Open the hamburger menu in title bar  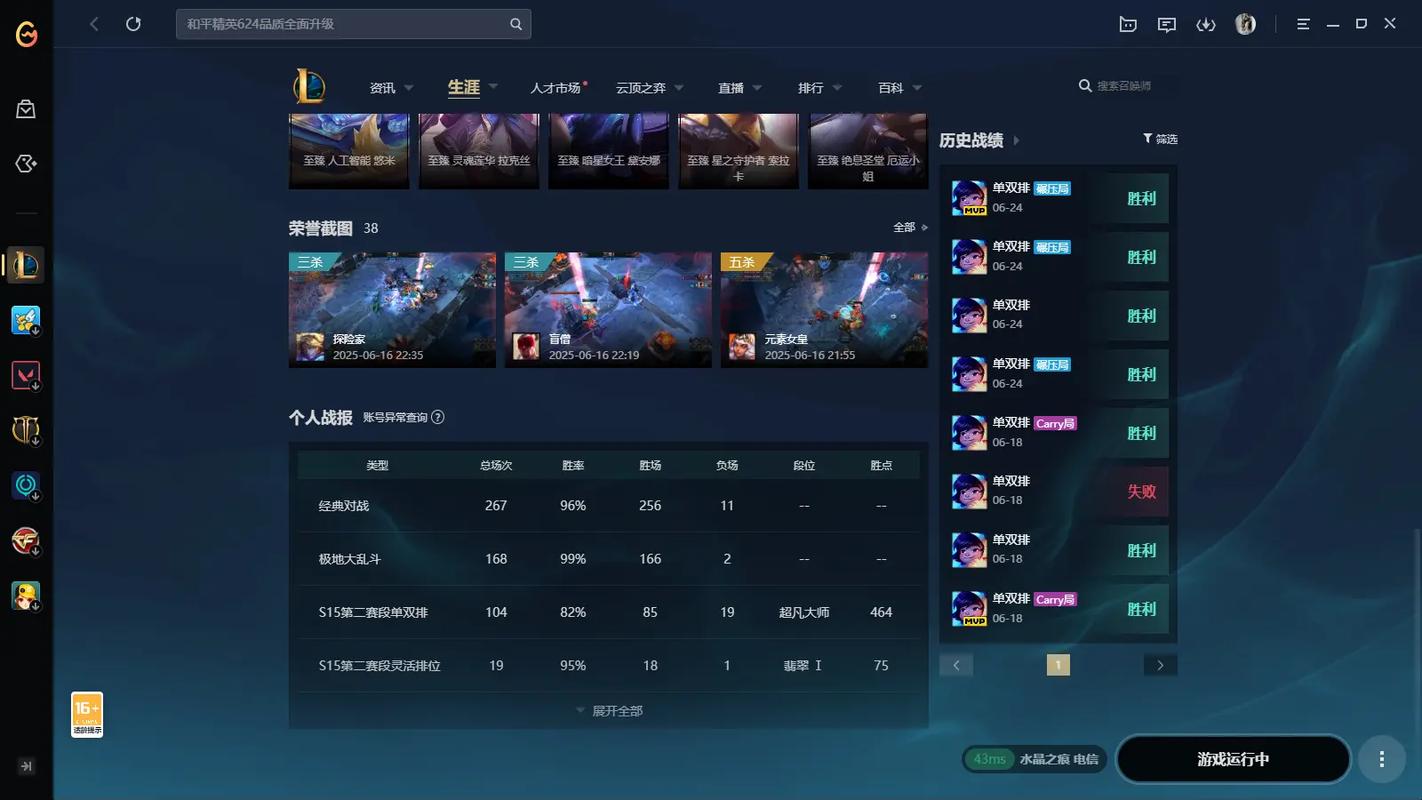point(1303,23)
